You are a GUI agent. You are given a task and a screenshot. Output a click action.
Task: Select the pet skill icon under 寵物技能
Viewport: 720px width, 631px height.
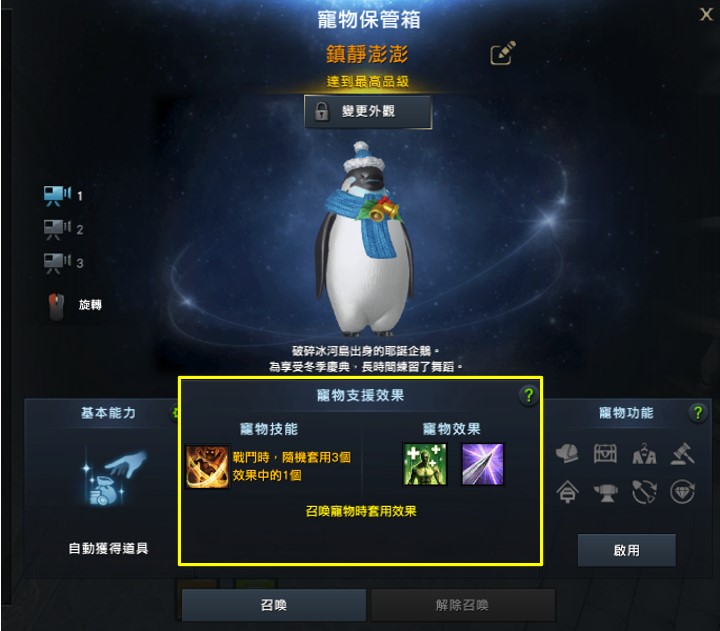(x=207, y=466)
